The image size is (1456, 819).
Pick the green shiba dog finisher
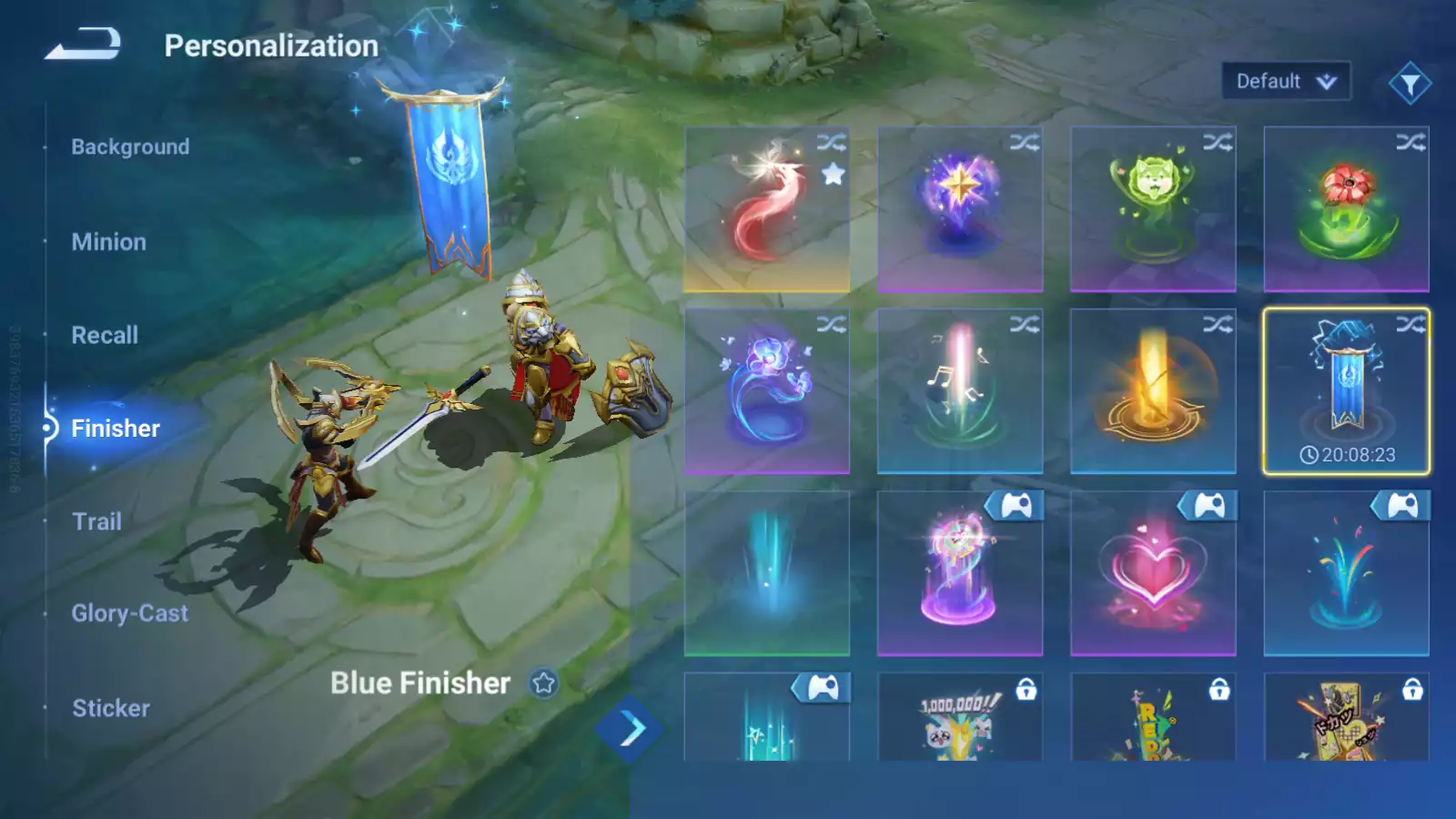pos(1152,209)
